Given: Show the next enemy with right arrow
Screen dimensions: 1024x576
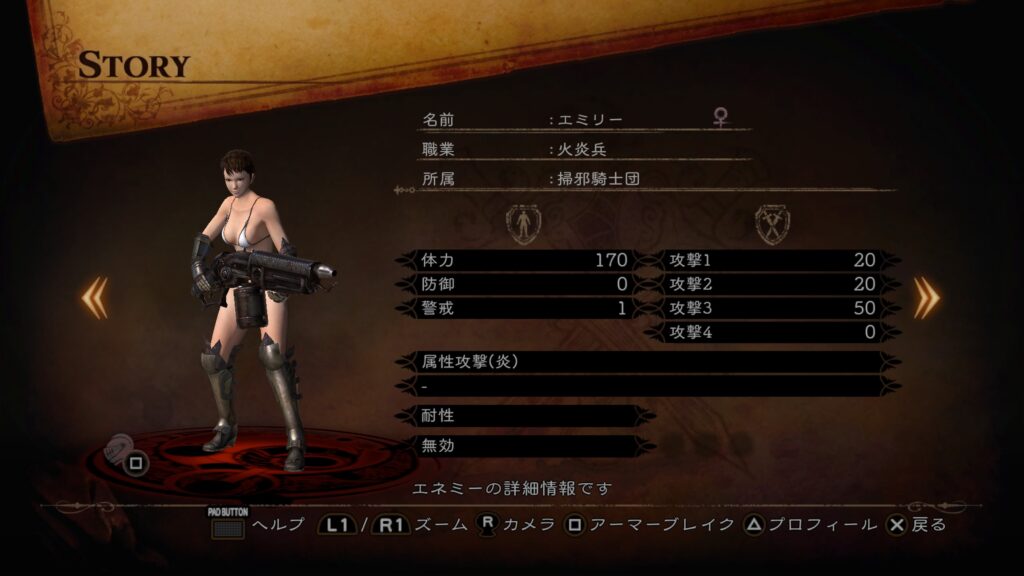Looking at the screenshot, I should pos(926,298).
